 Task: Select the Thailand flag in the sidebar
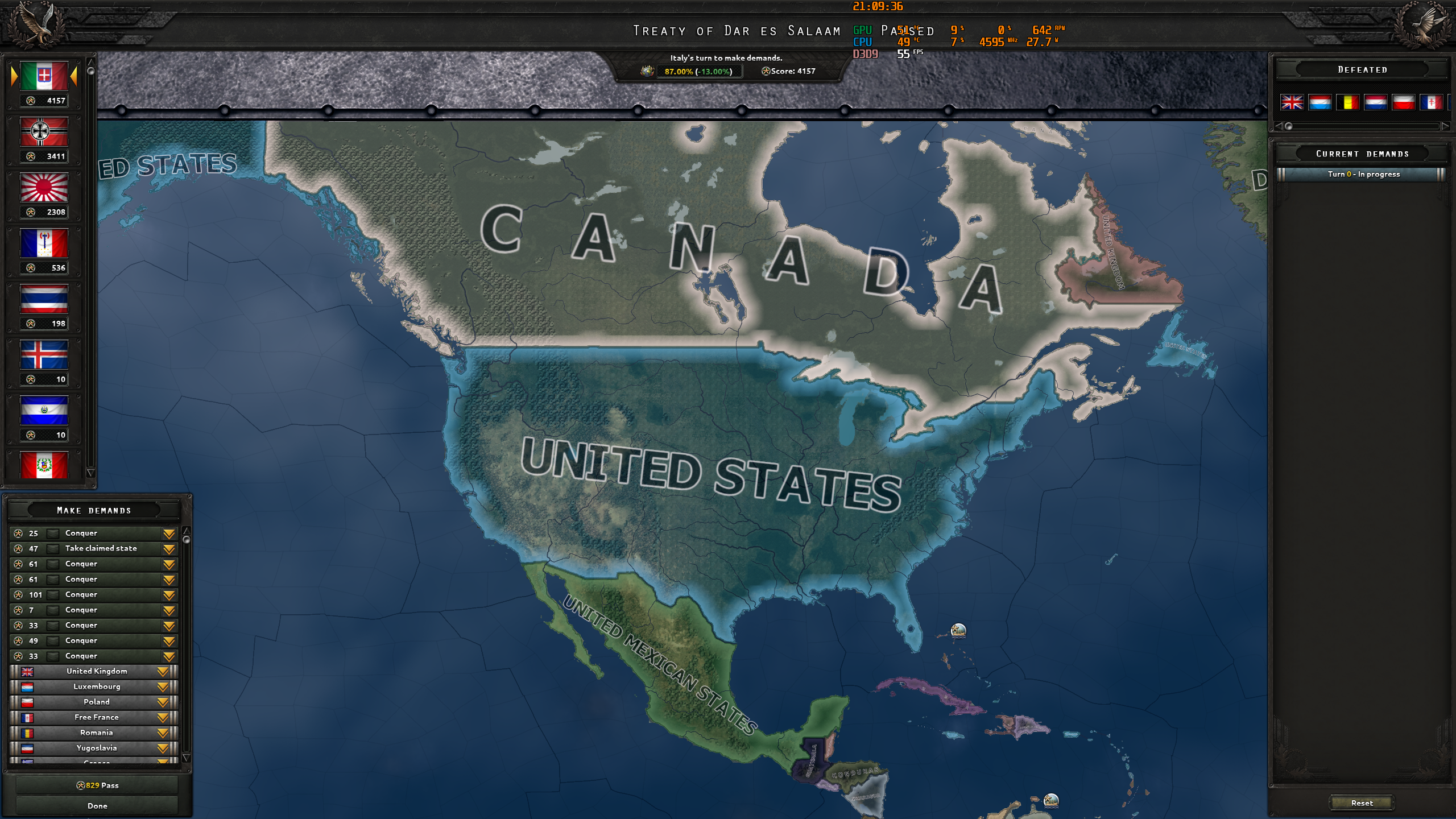coord(44,300)
